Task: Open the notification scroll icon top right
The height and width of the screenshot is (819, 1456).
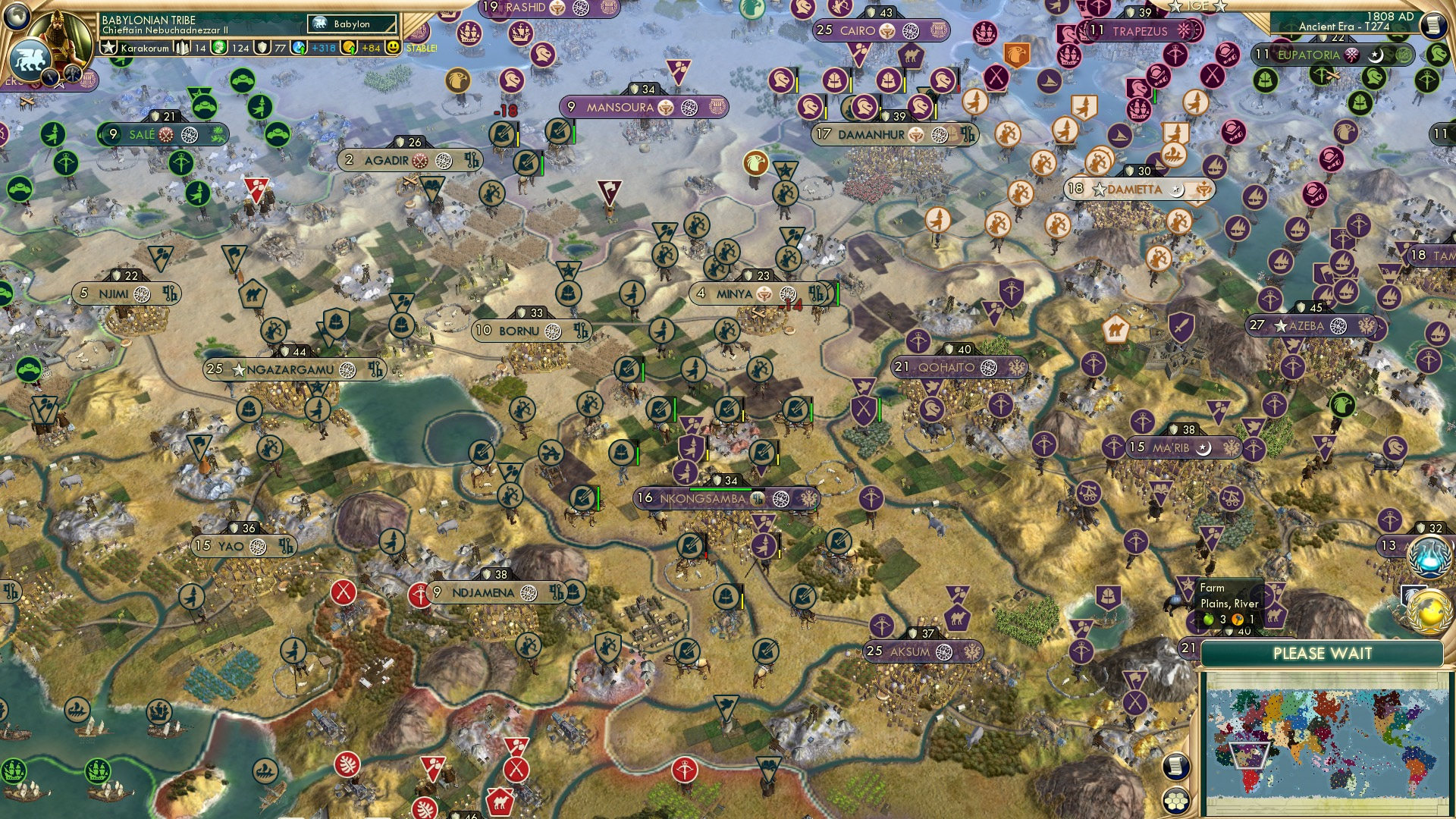Action: [1433, 25]
